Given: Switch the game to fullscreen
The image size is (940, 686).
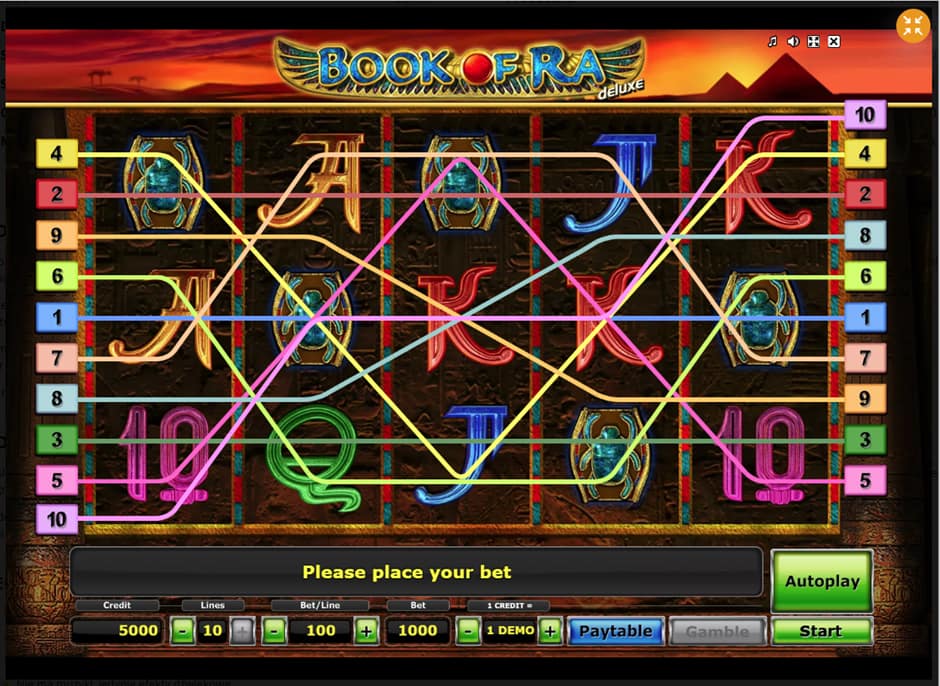Looking at the screenshot, I should coord(813,42).
